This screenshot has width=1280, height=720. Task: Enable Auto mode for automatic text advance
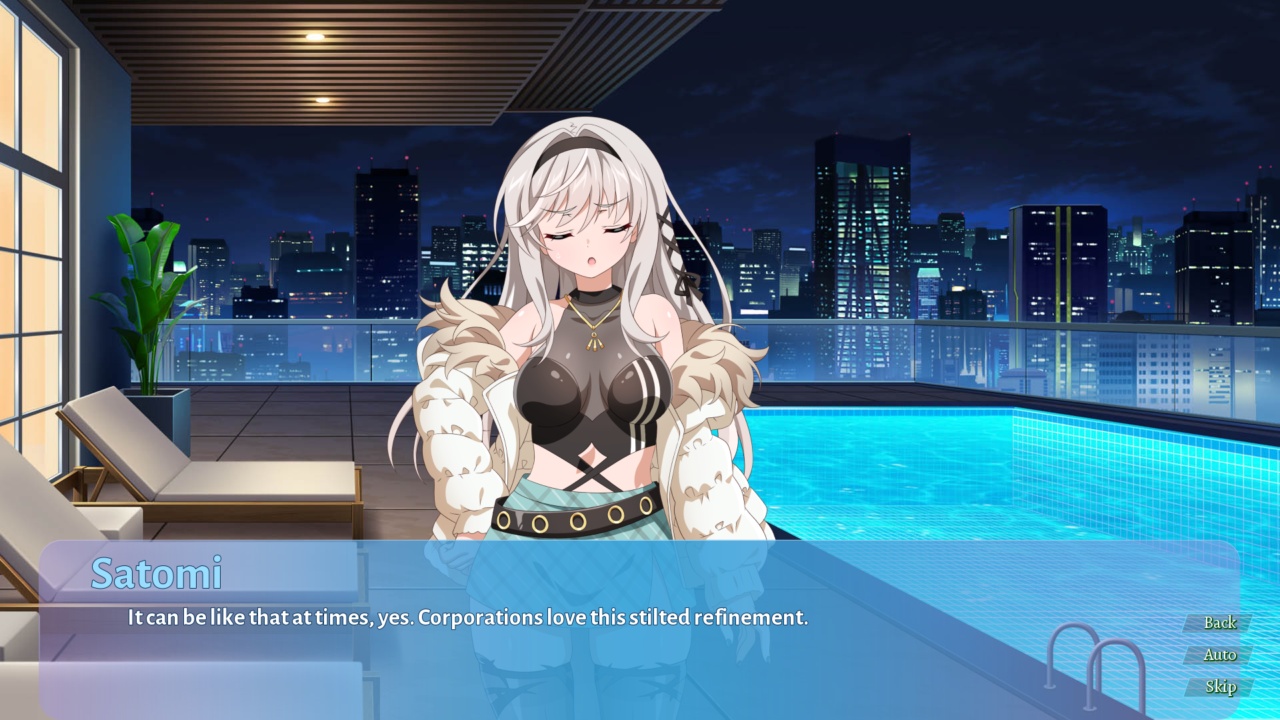coord(1220,655)
